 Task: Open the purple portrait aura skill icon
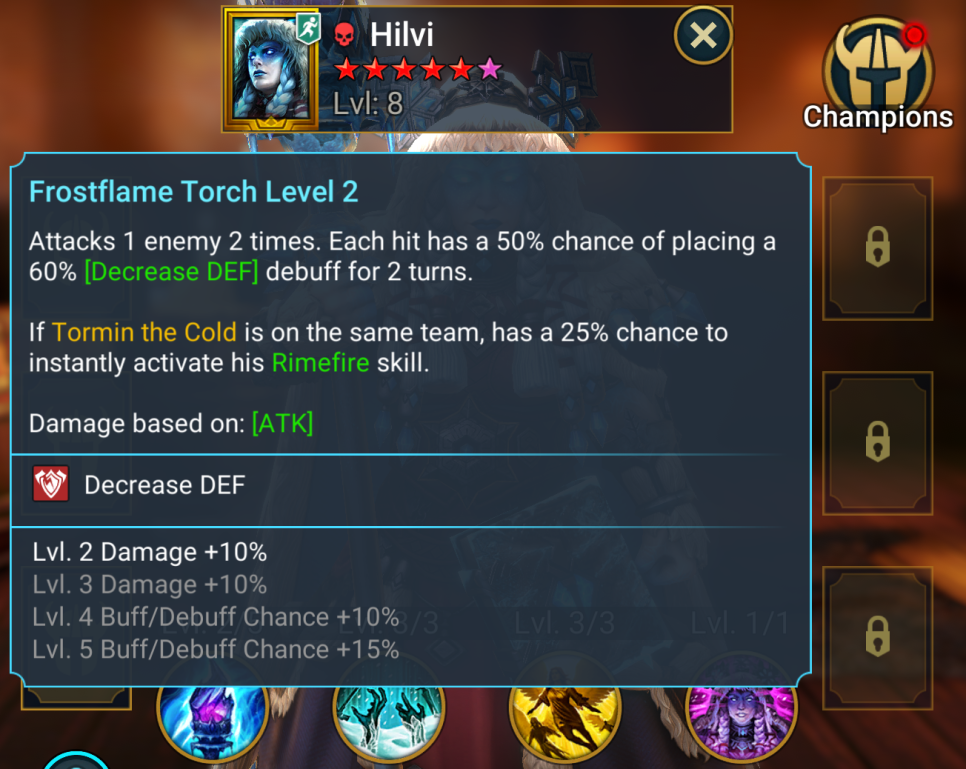pos(741,718)
